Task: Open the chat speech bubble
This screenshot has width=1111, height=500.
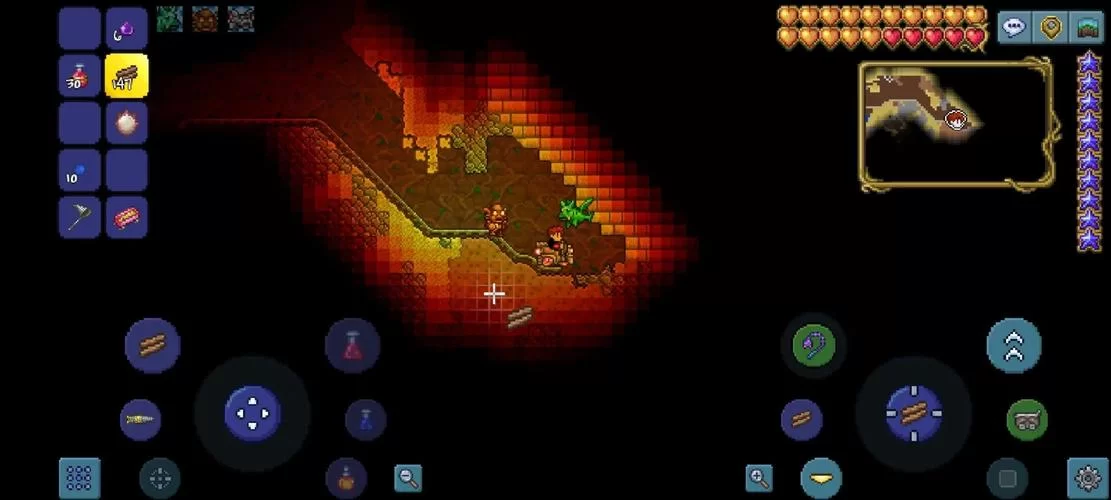Action: click(x=1014, y=27)
